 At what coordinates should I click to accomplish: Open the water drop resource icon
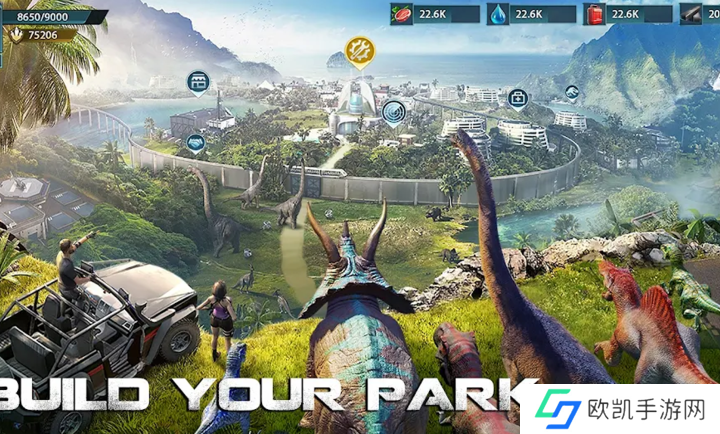click(x=499, y=14)
